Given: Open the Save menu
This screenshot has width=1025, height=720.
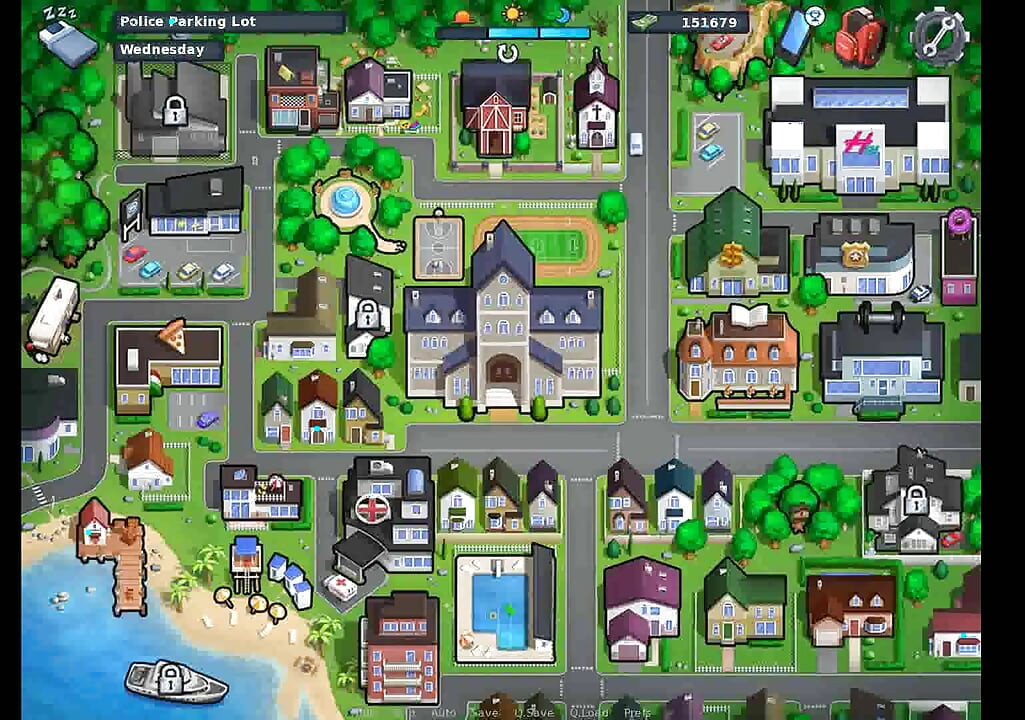Looking at the screenshot, I should [484, 713].
